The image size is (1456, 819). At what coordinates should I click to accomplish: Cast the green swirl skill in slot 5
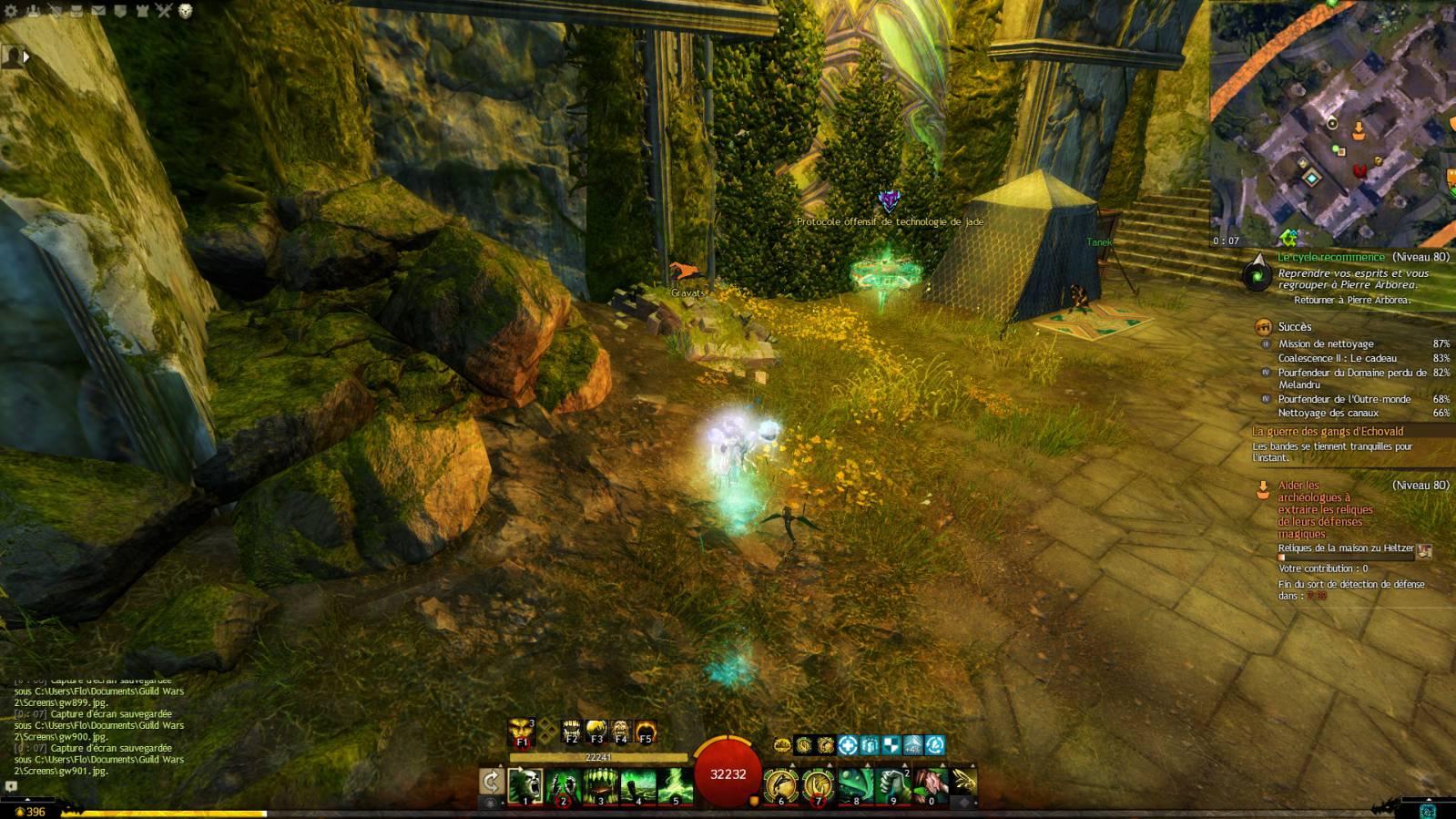click(676, 785)
